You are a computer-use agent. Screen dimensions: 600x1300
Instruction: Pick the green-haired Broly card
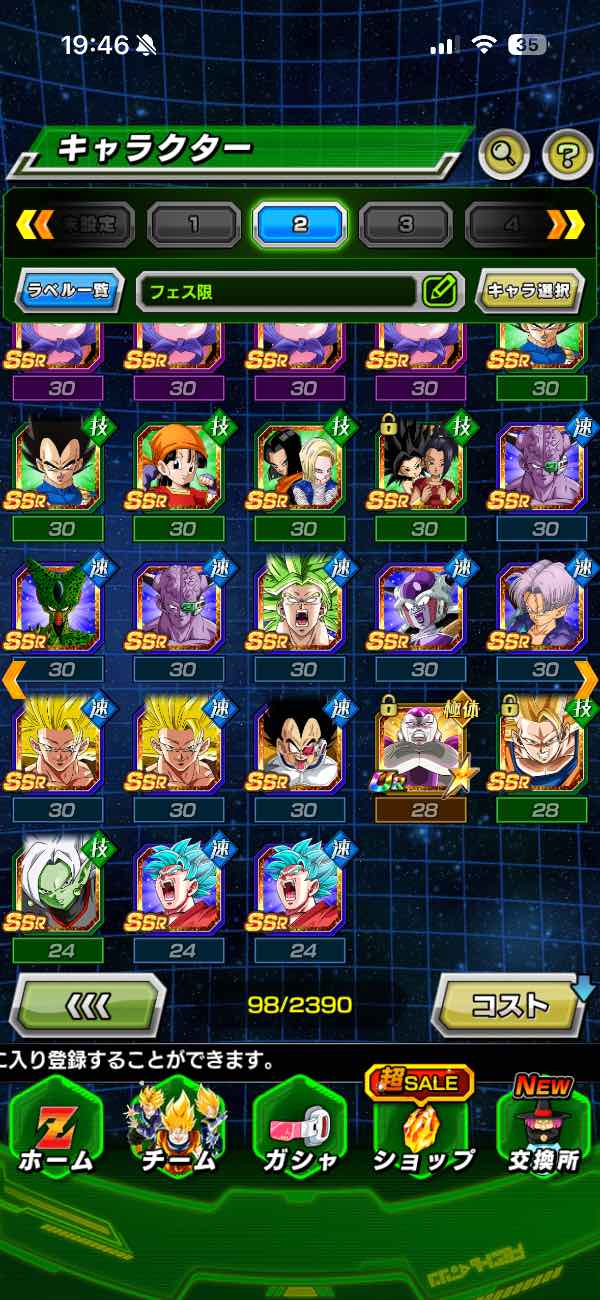click(x=303, y=609)
